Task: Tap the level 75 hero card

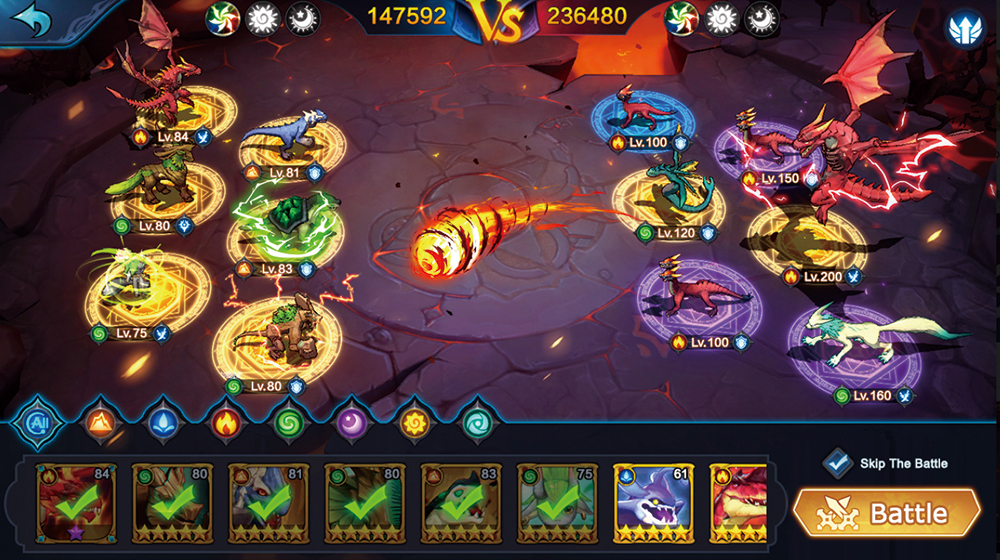Action: pyautogui.click(x=556, y=503)
